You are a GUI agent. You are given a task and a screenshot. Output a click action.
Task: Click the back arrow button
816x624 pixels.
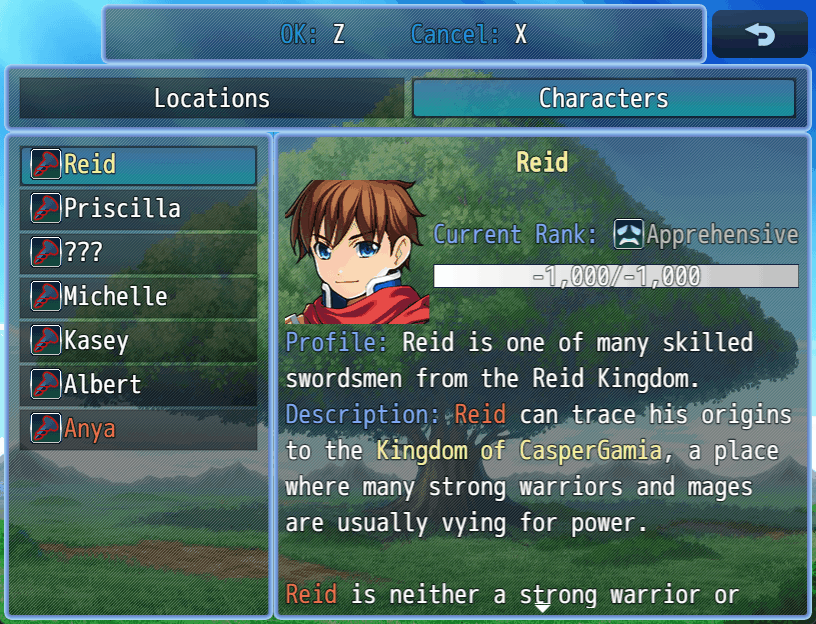coord(759,35)
